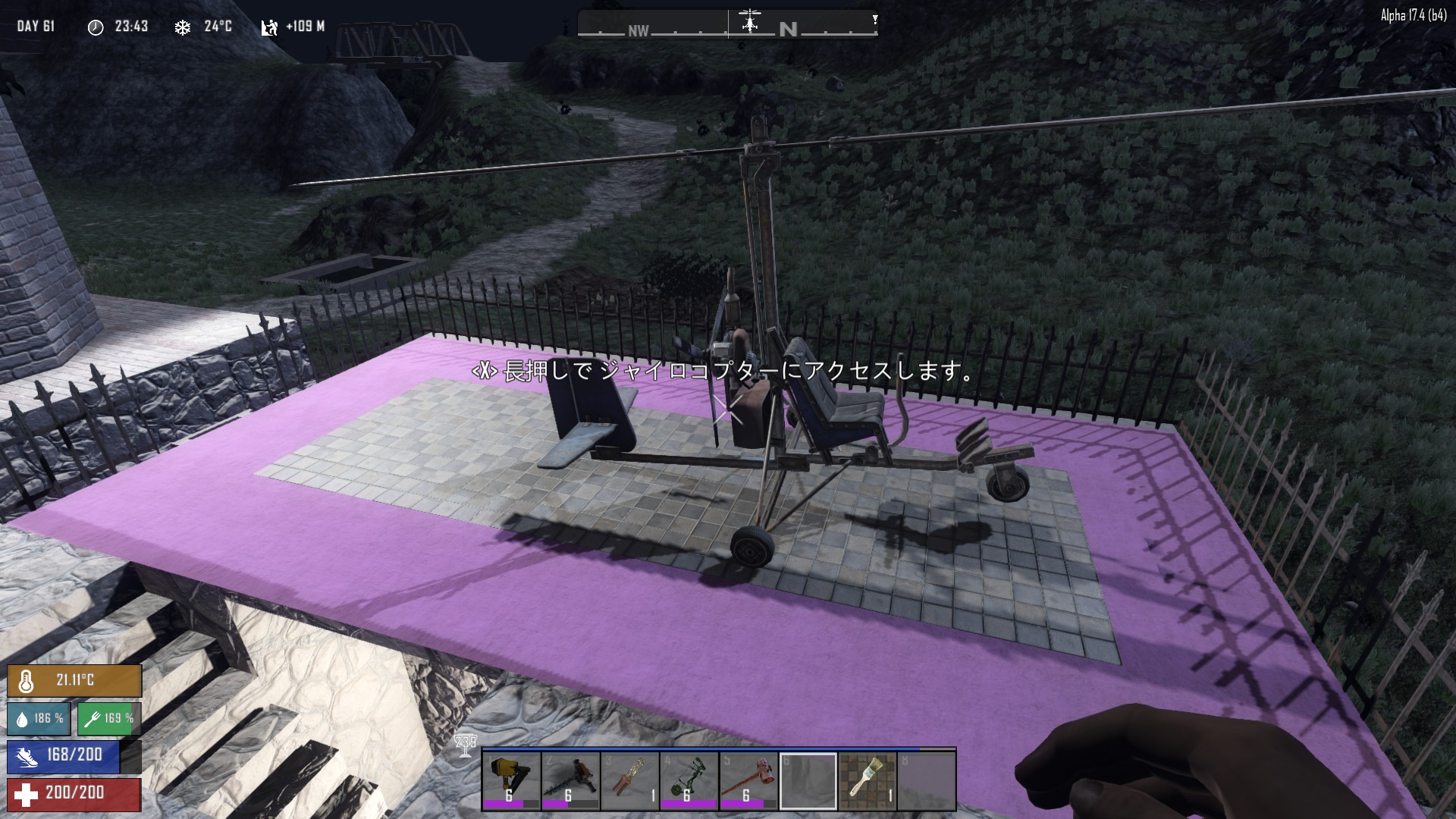Viewport: 1456px width, 819px height.
Task: Click the thermometer icon on the 21.11°C bar
Action: coord(27,680)
